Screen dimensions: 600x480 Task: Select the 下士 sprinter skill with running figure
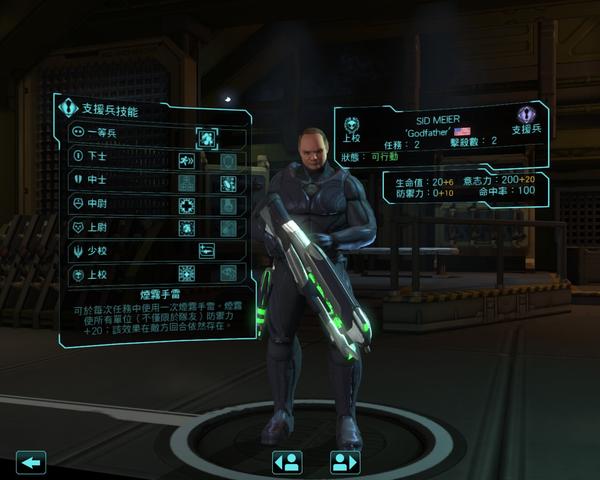click(186, 160)
